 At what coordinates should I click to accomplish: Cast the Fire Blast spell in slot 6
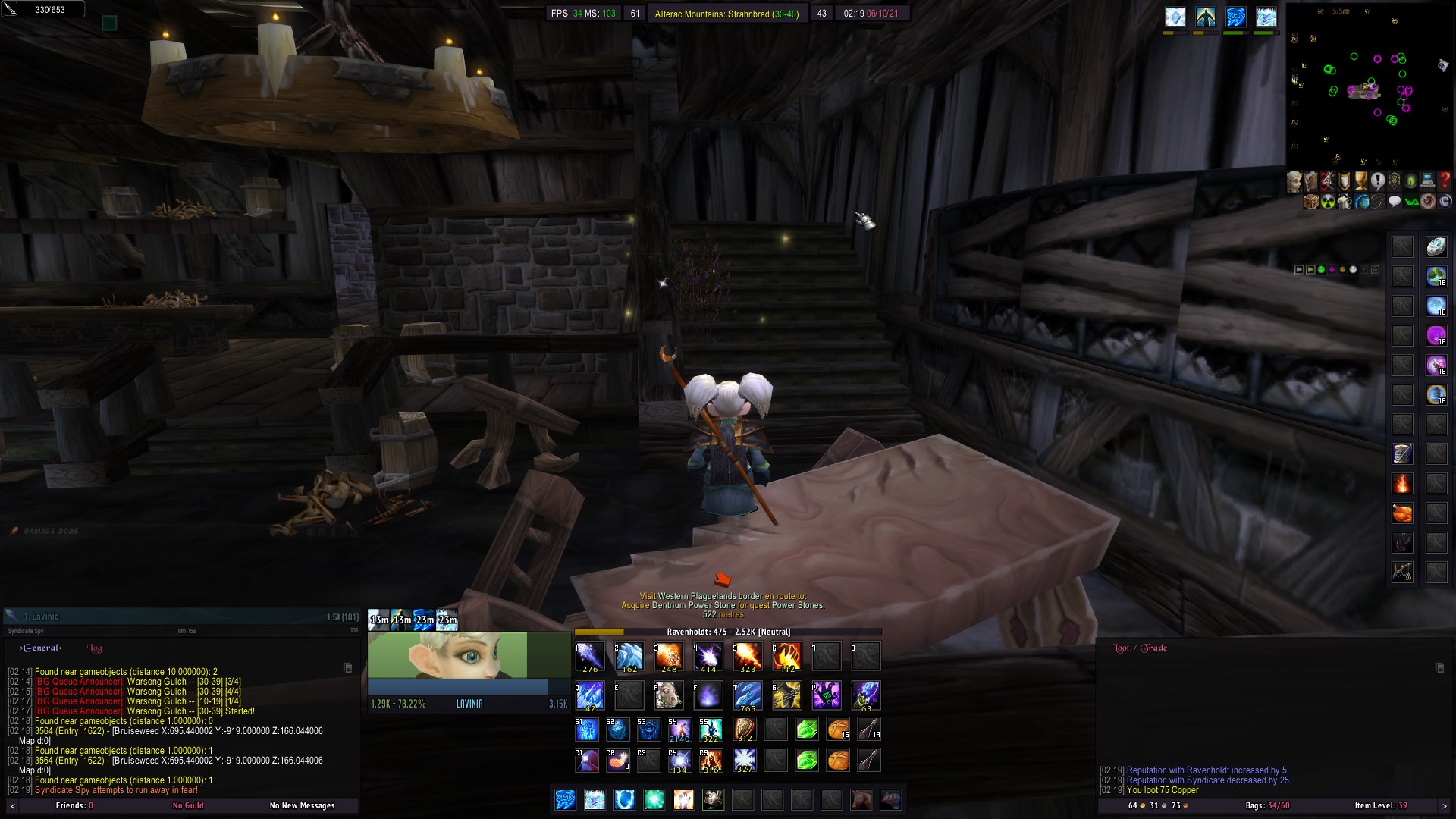[786, 656]
